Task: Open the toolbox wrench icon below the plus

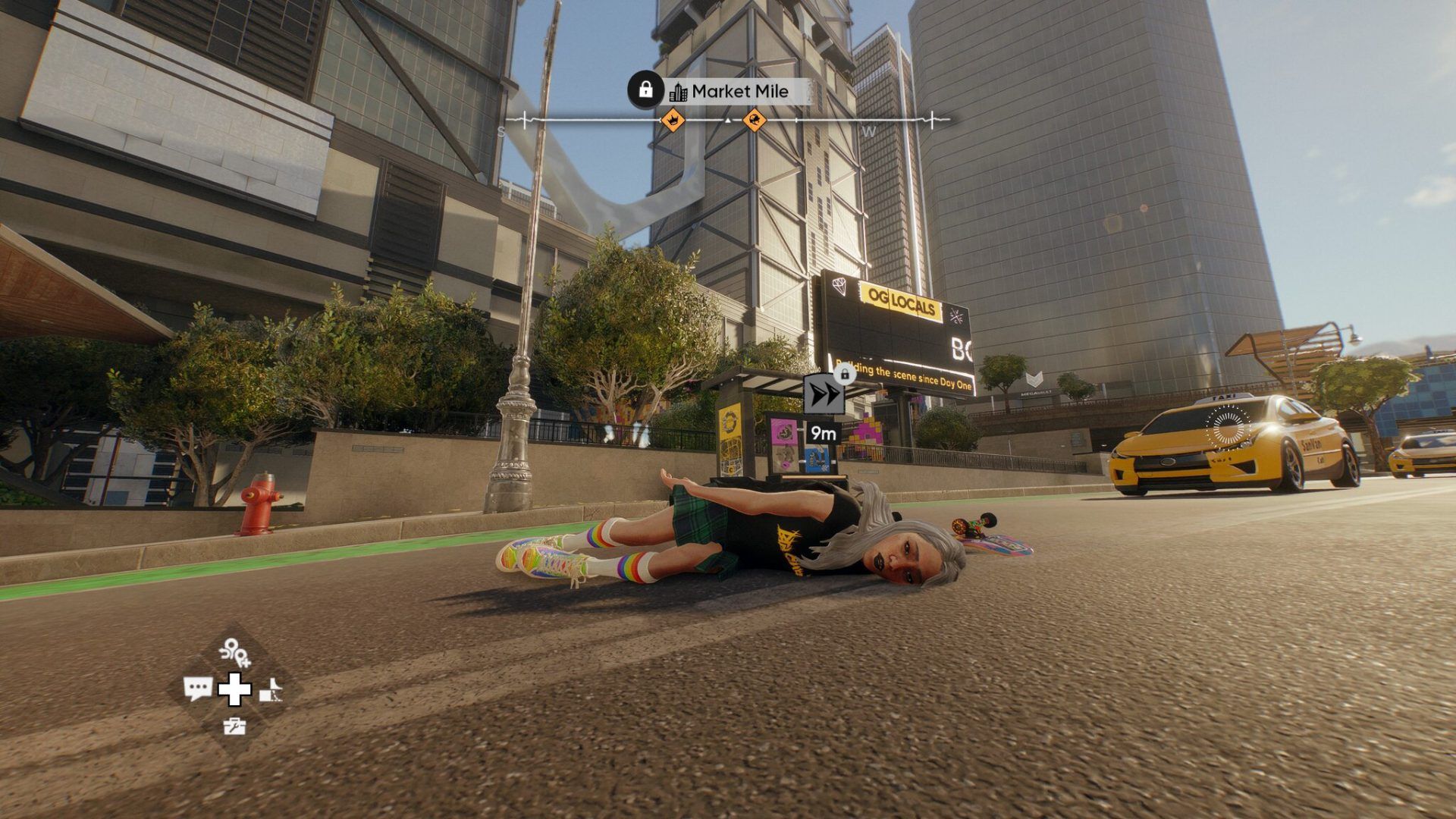Action: tap(235, 727)
